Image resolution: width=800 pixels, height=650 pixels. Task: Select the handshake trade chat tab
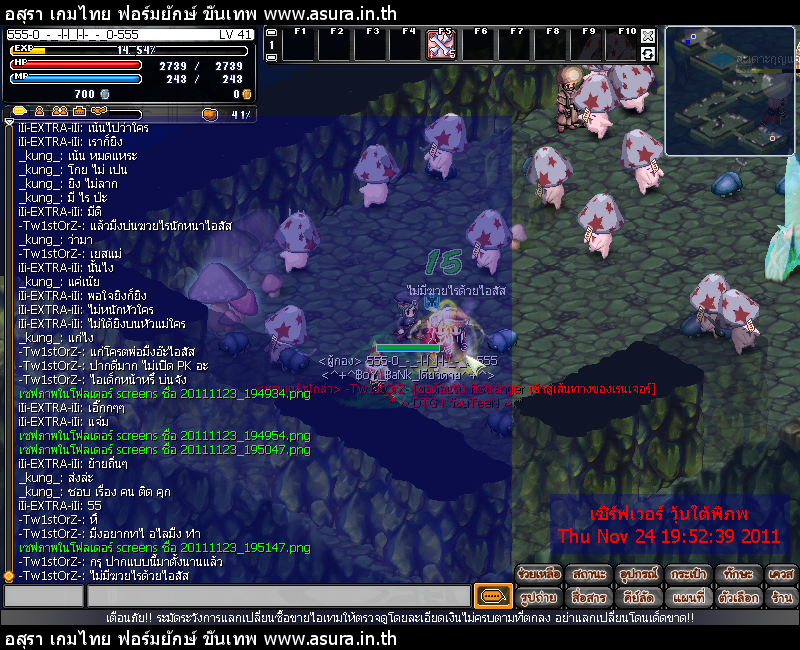click(x=98, y=111)
